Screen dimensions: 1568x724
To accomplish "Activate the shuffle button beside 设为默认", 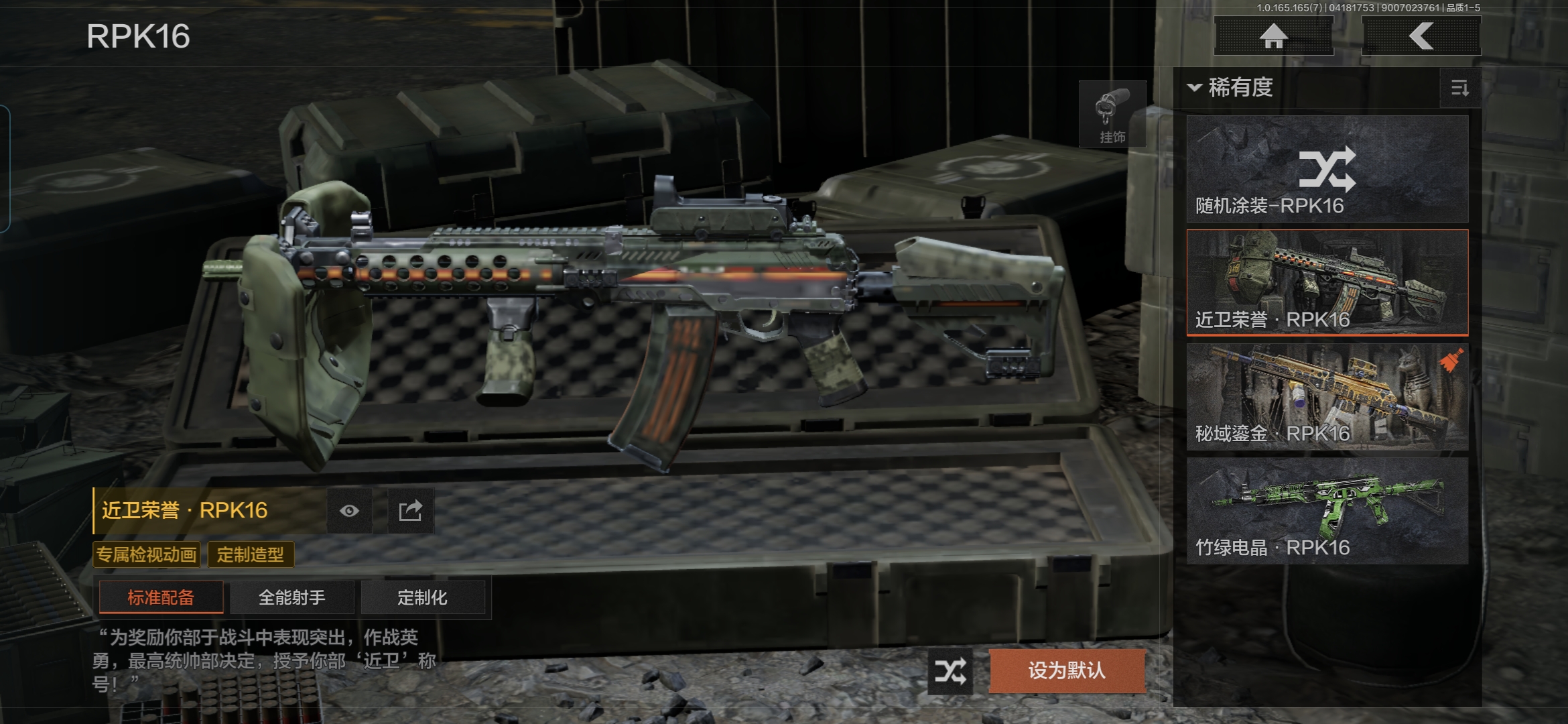I will (950, 671).
